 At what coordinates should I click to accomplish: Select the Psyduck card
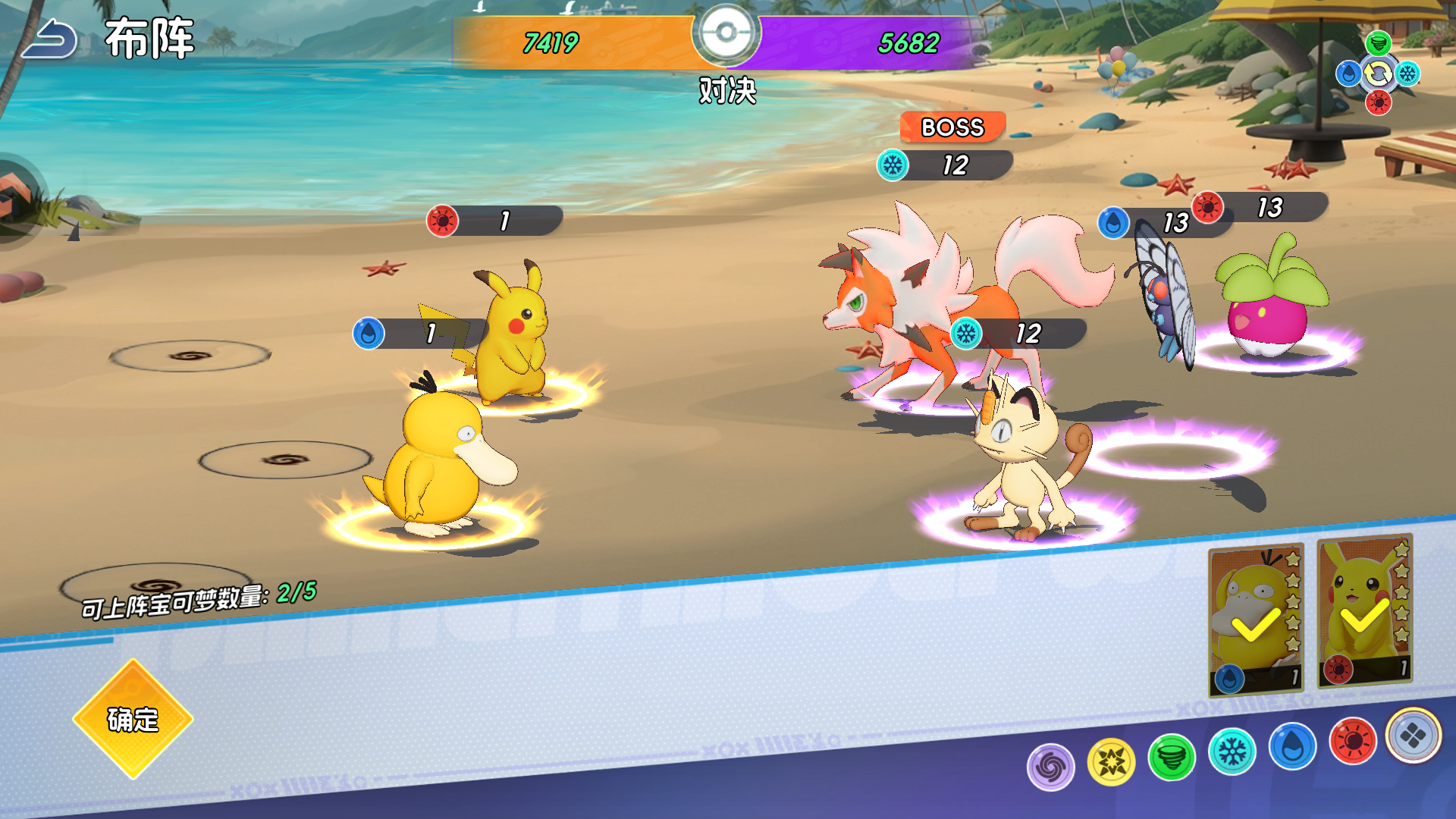click(1256, 619)
